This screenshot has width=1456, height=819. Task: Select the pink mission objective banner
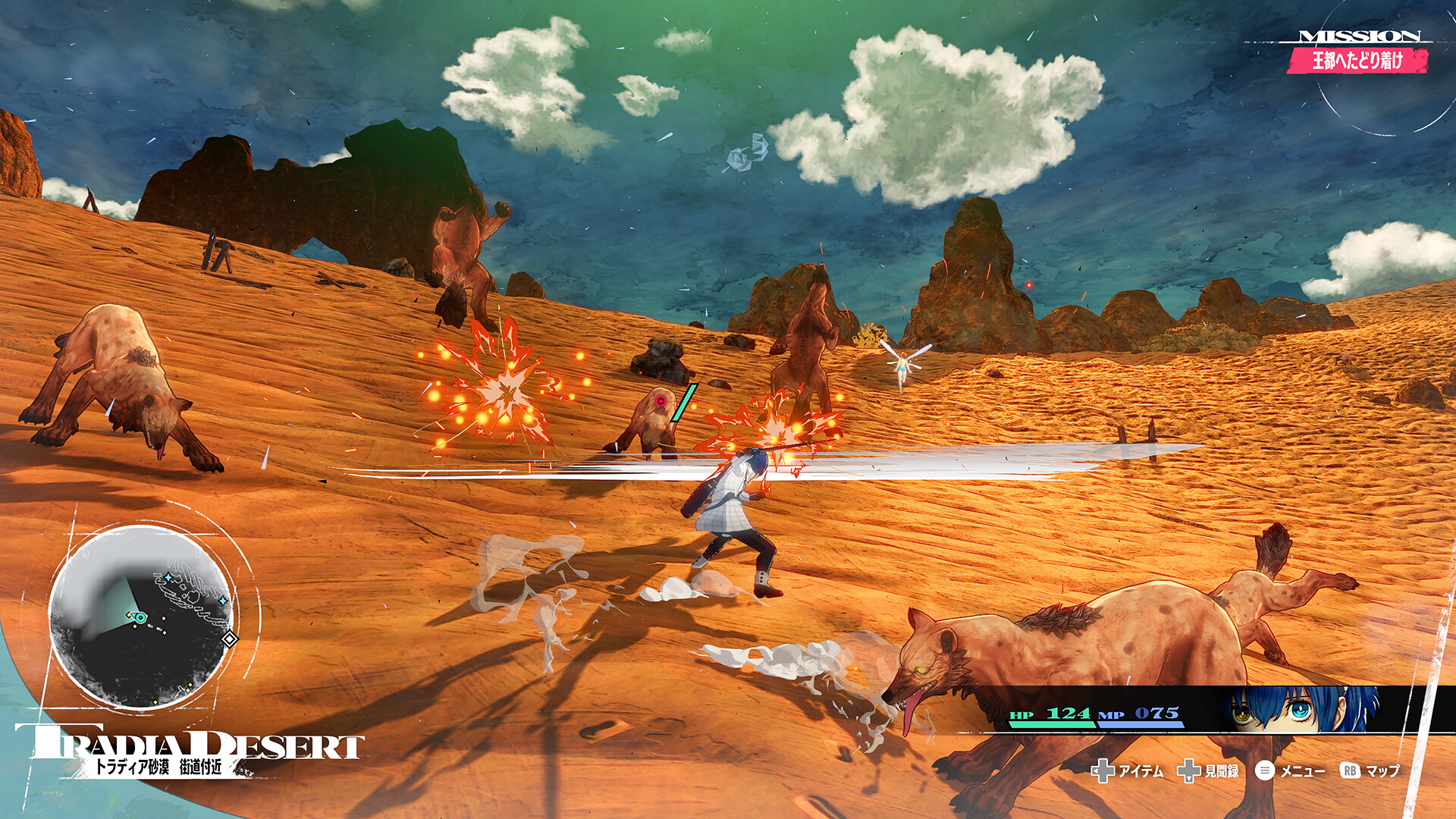click(x=1357, y=60)
